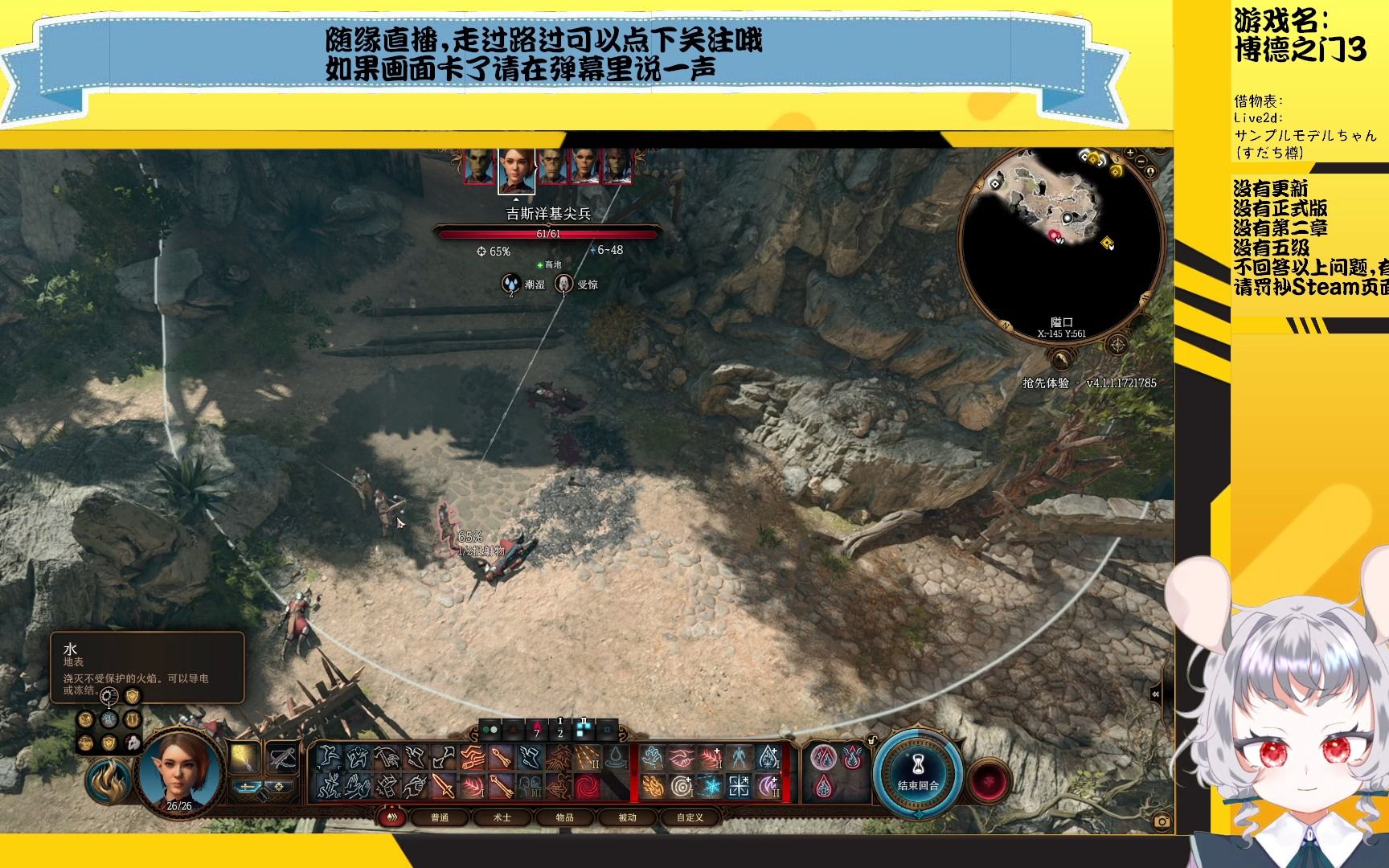Viewport: 1389px width, 868px height.
Task: Cast Magic Missile from the spell hotbar
Action: point(587,758)
